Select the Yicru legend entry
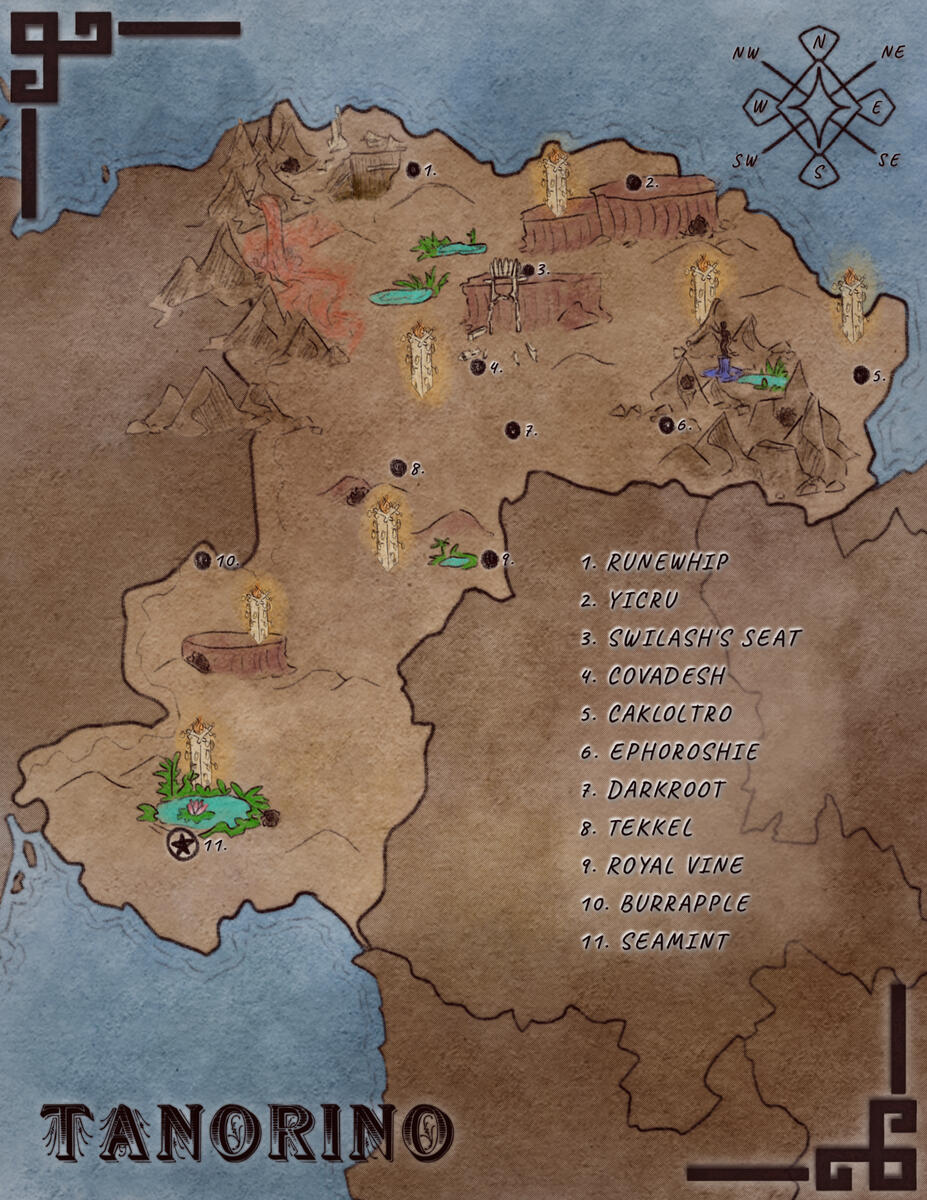The width and height of the screenshot is (927, 1200). coord(642,600)
